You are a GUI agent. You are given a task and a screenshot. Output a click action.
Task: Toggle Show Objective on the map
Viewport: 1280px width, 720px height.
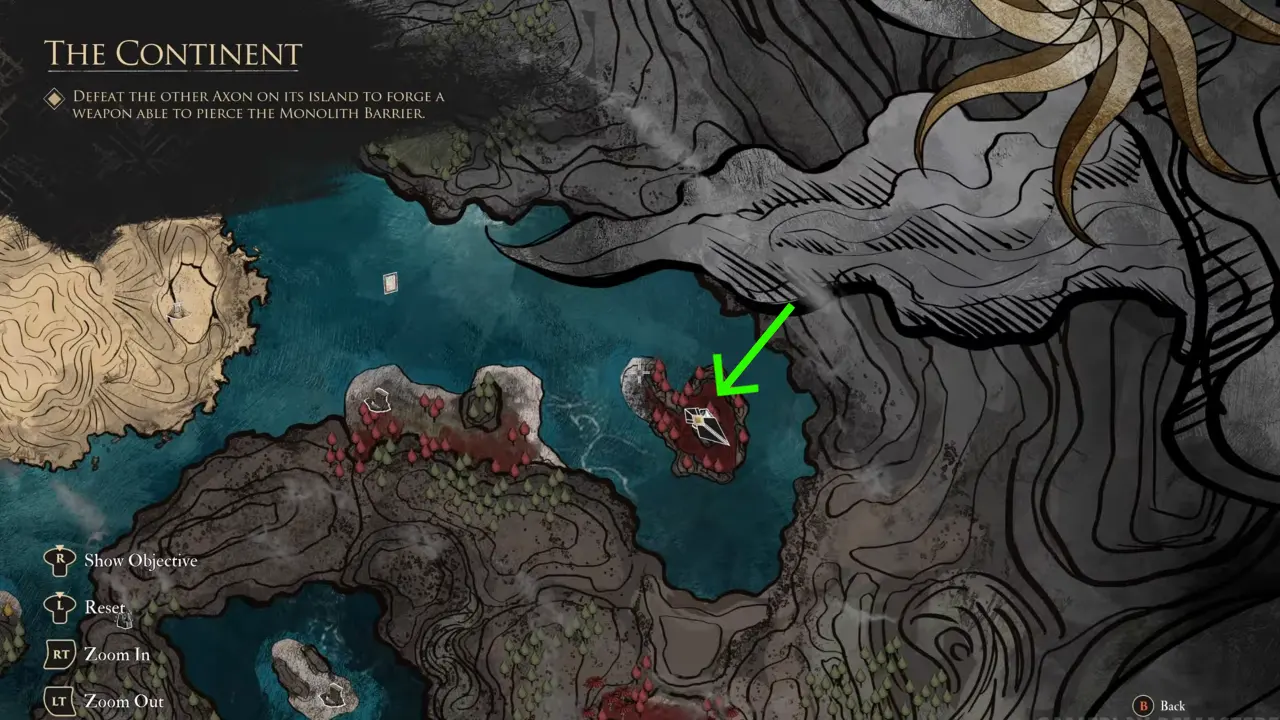(140, 561)
